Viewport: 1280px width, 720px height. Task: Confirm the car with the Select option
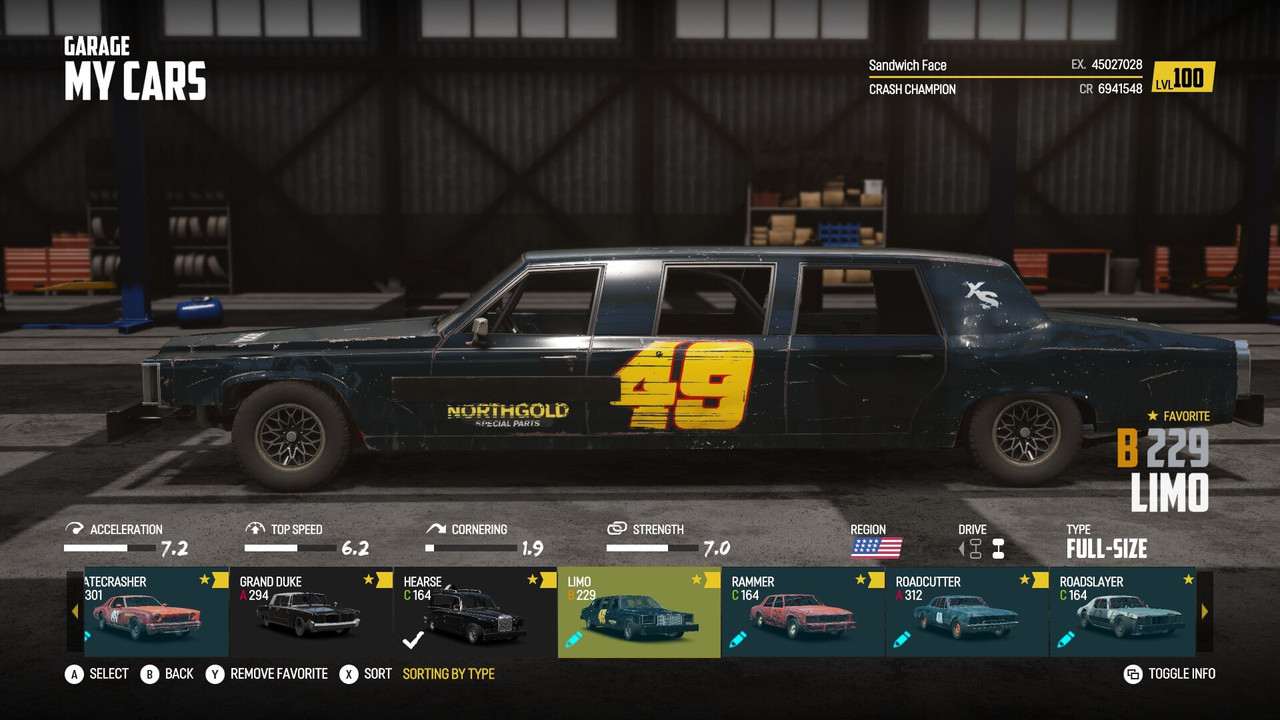pos(97,674)
